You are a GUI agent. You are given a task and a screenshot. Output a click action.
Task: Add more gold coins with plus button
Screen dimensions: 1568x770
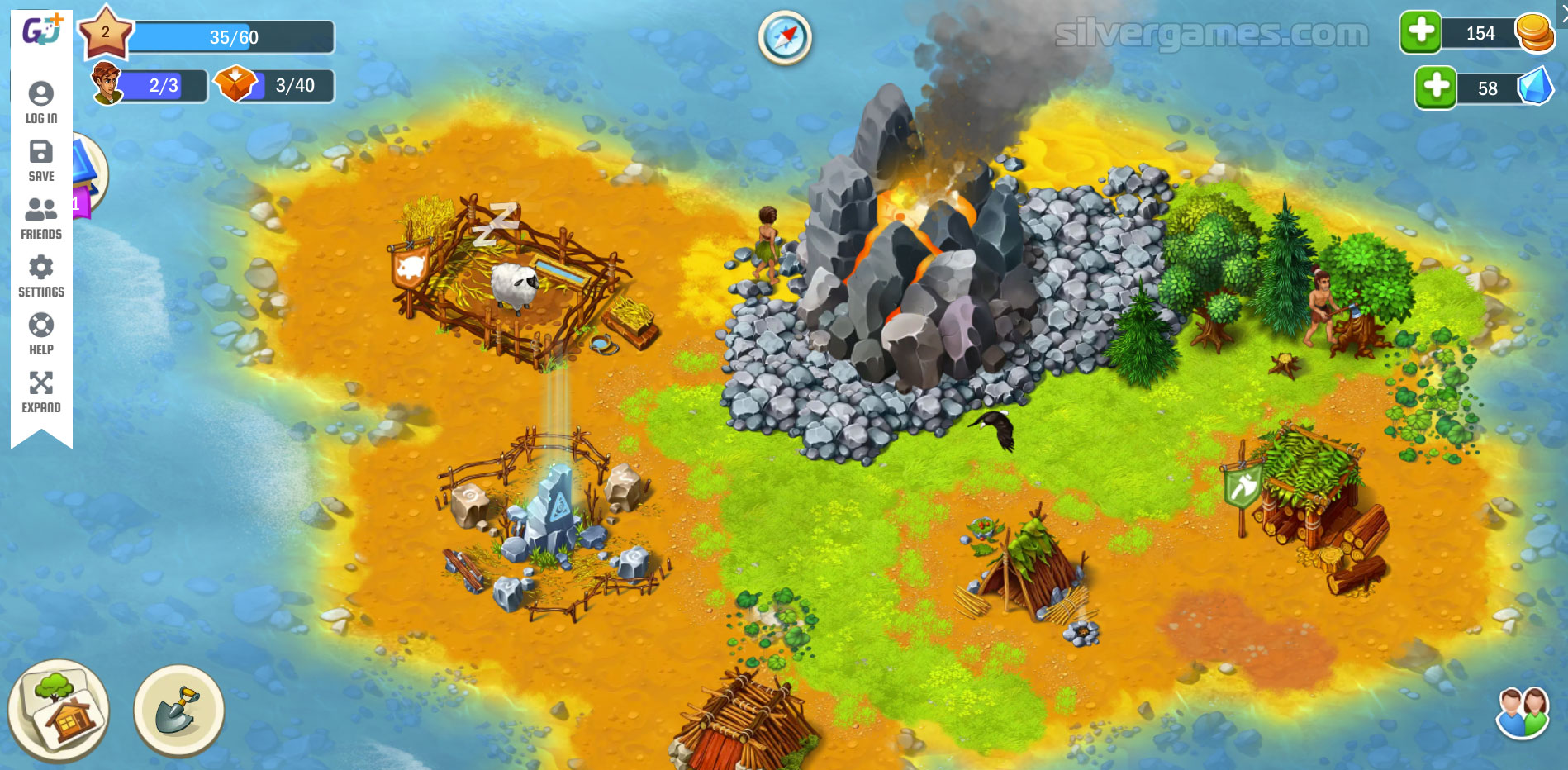point(1421,32)
